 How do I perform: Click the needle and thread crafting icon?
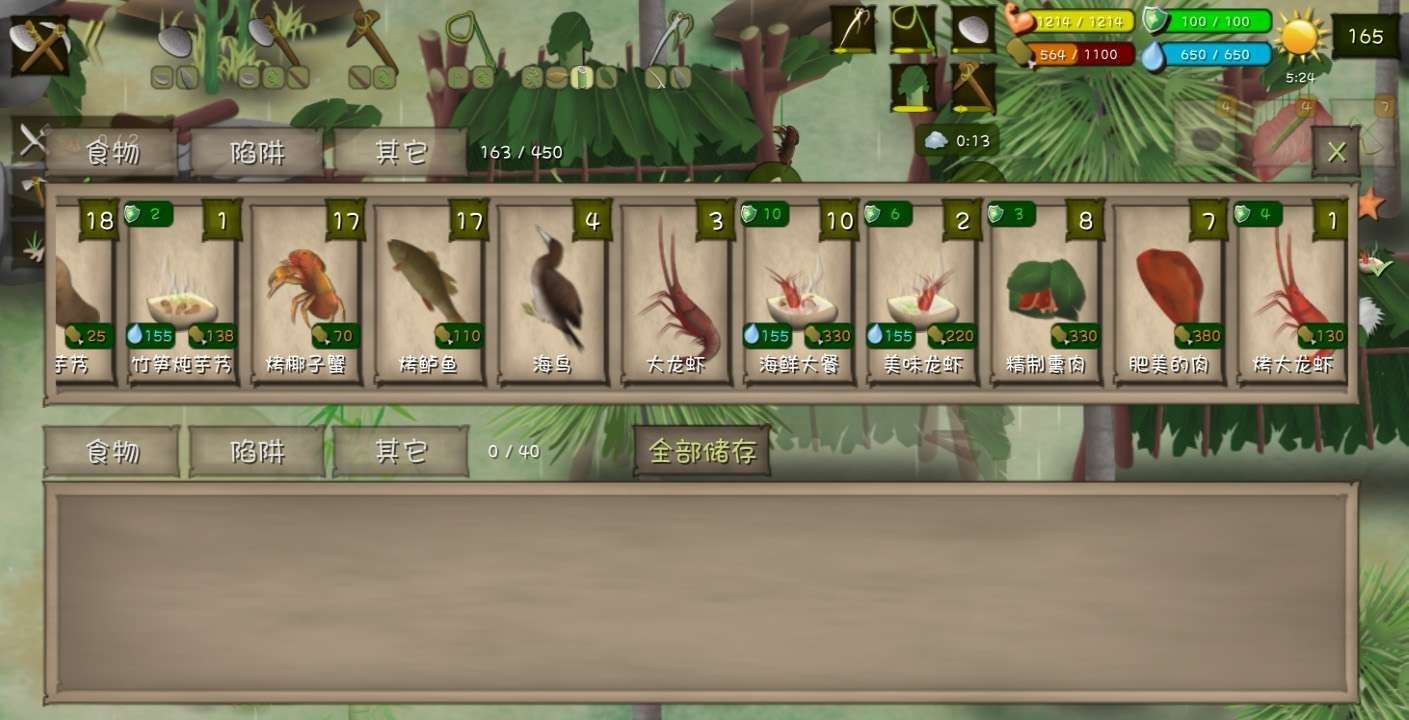click(853, 30)
